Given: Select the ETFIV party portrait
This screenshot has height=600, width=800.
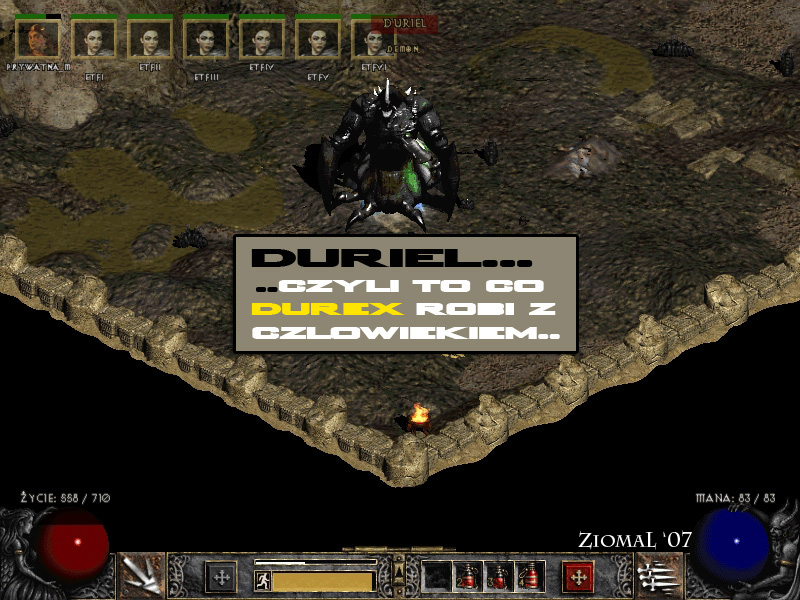Looking at the screenshot, I should 262,40.
